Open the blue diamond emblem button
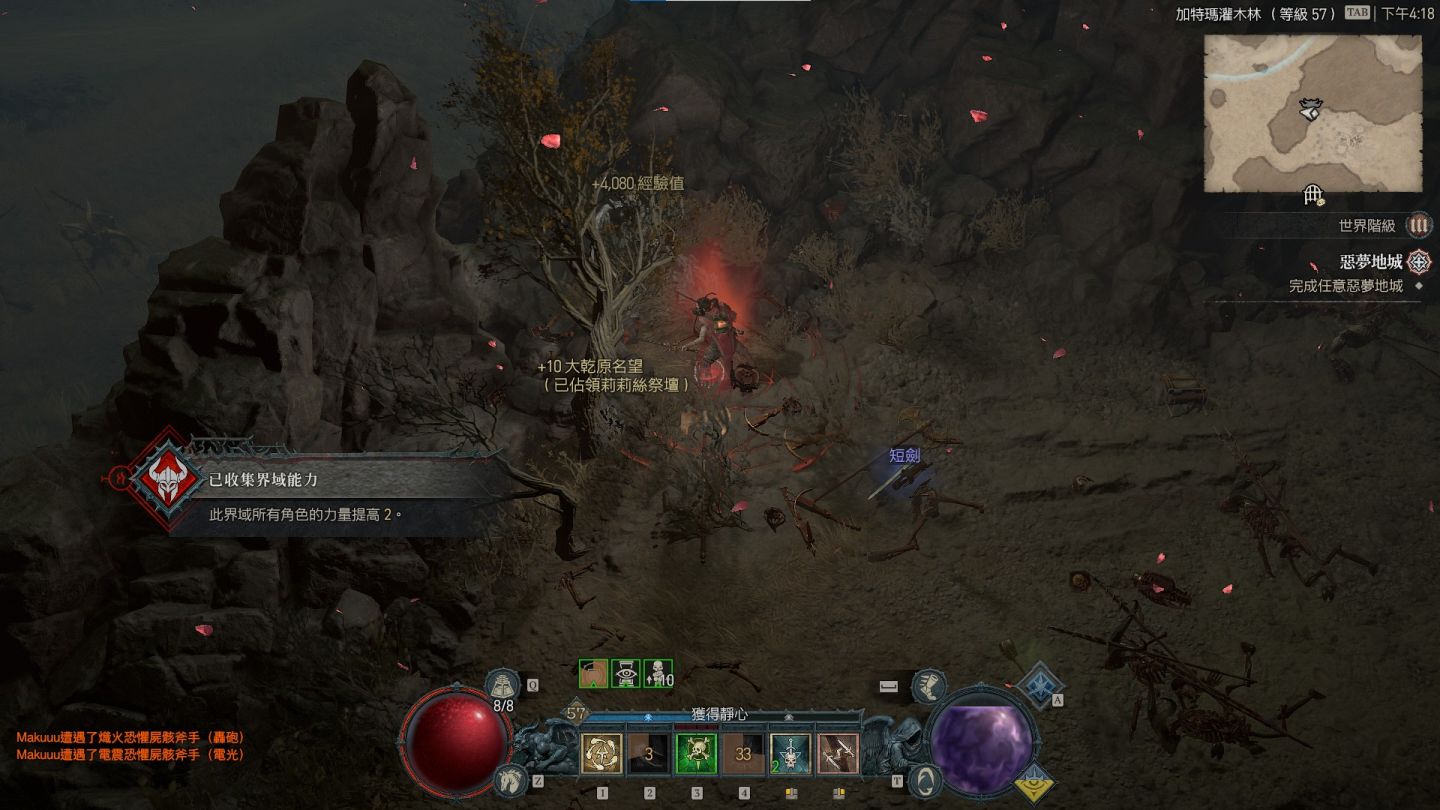 1039,684
